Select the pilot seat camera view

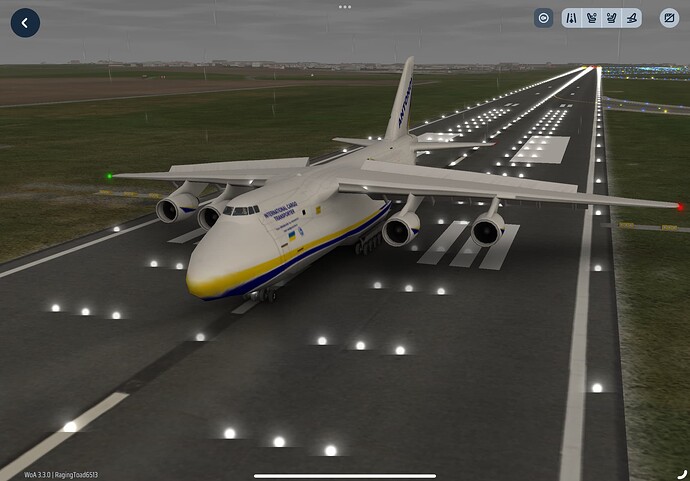click(591, 18)
